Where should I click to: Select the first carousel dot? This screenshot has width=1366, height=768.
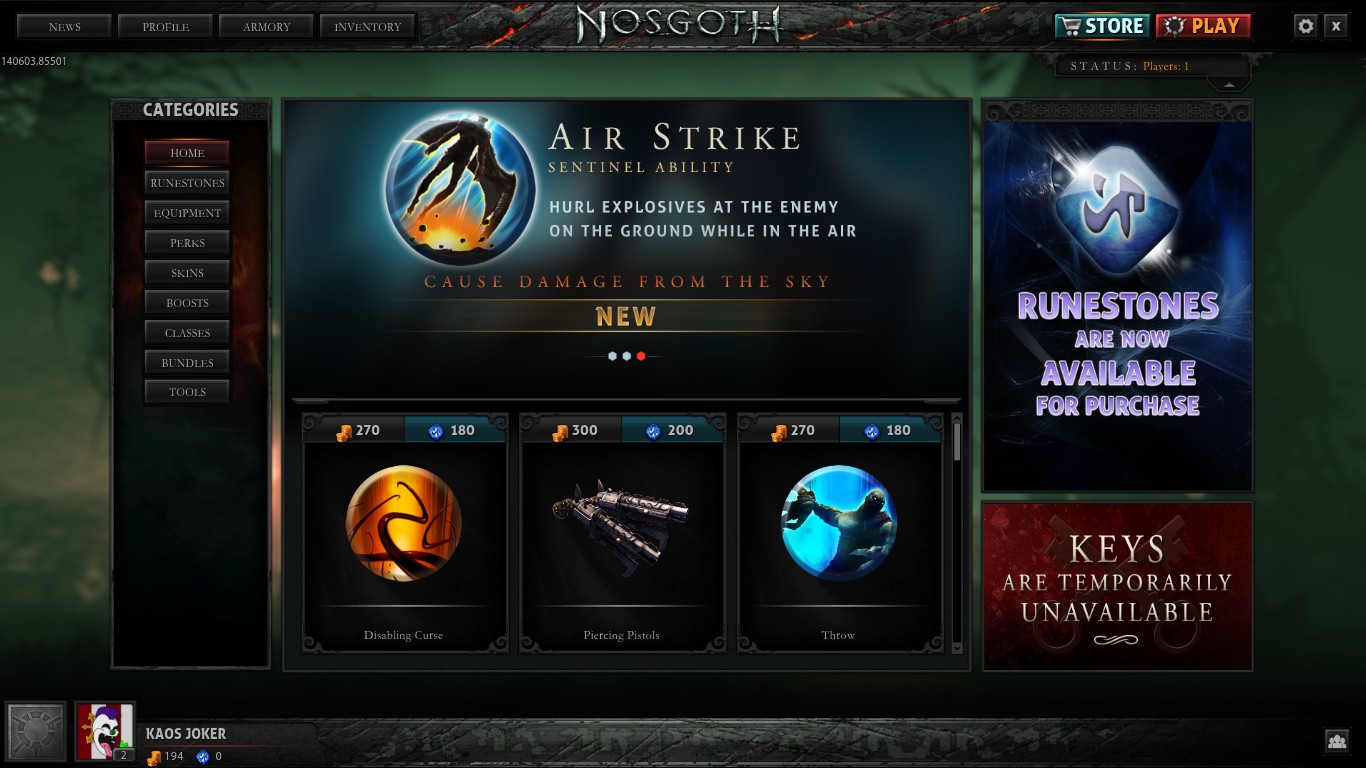click(612, 355)
